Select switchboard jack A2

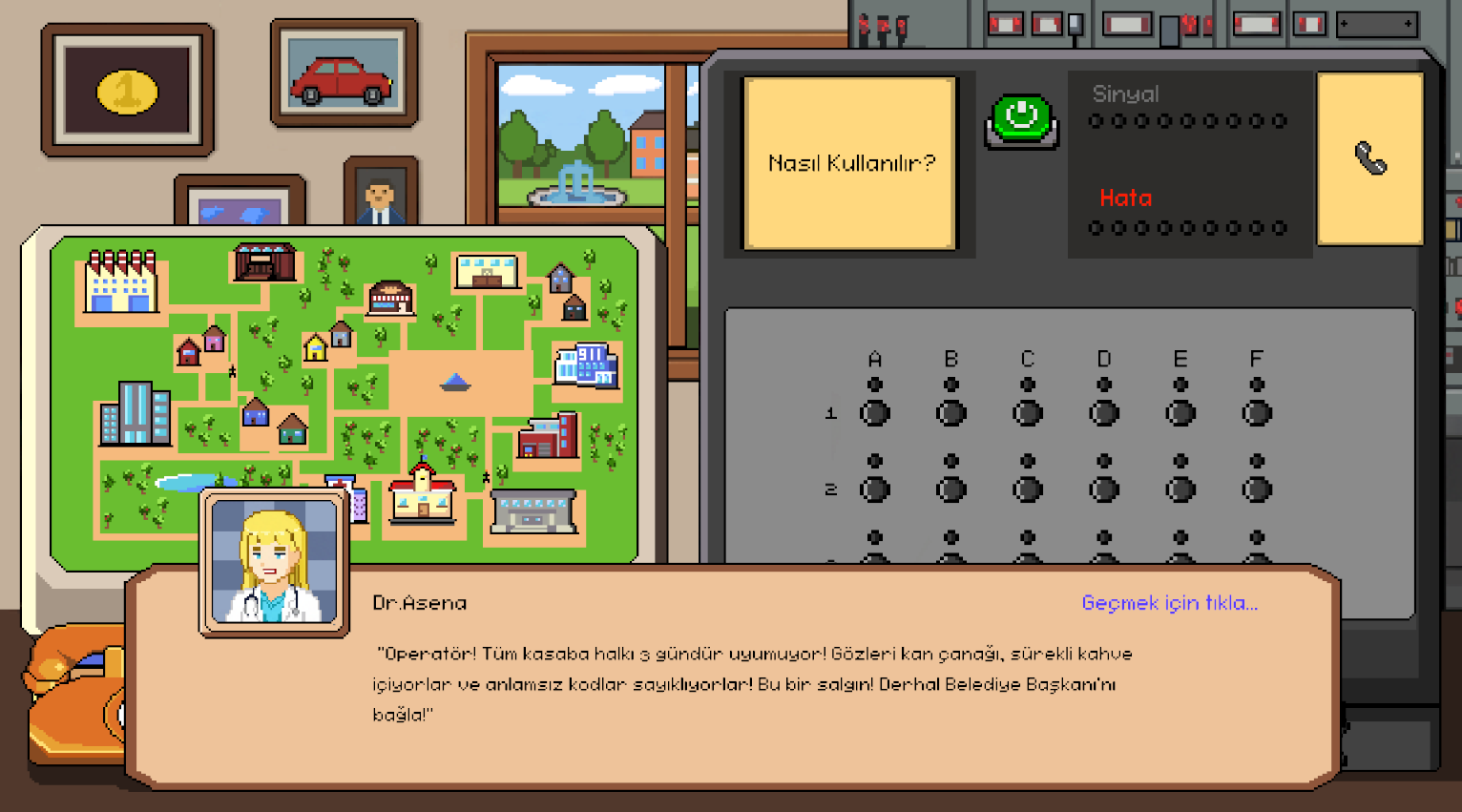point(875,489)
